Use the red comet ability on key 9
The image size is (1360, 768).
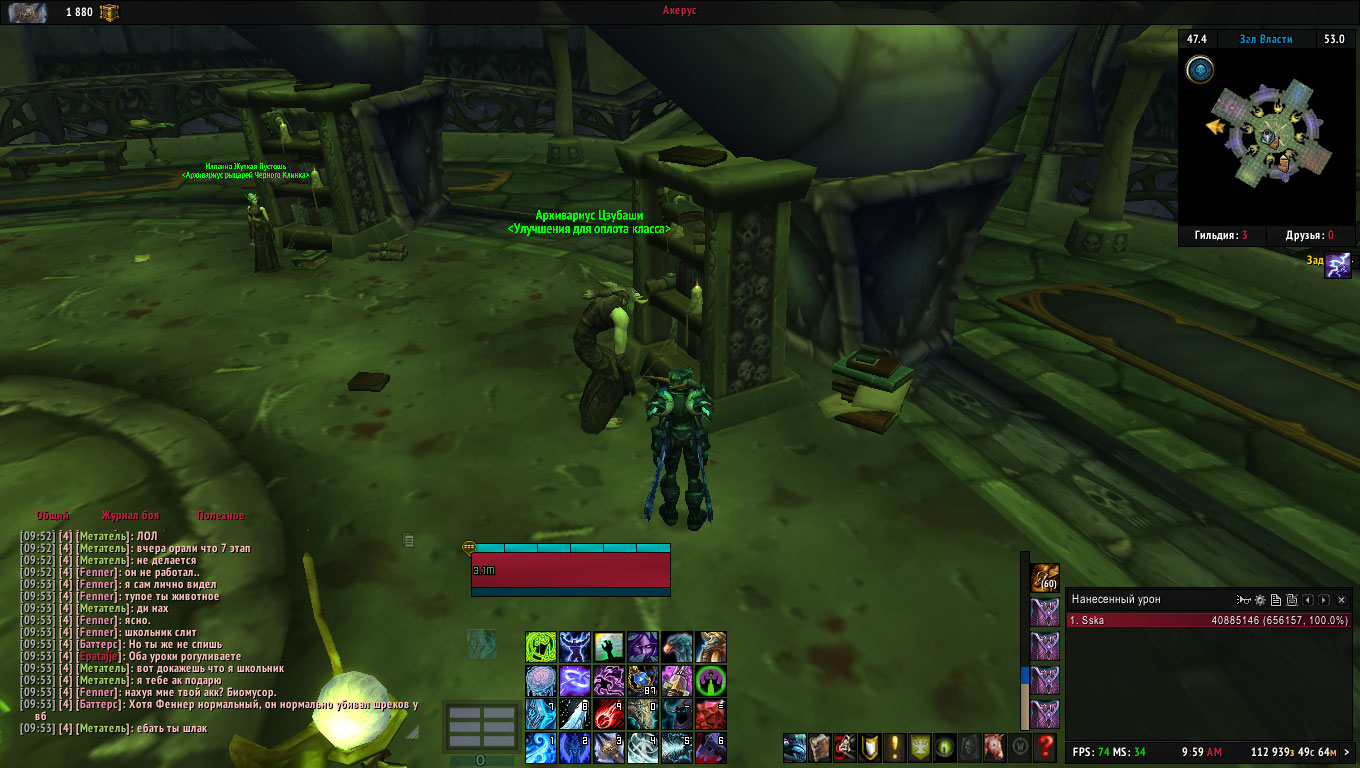coord(609,714)
